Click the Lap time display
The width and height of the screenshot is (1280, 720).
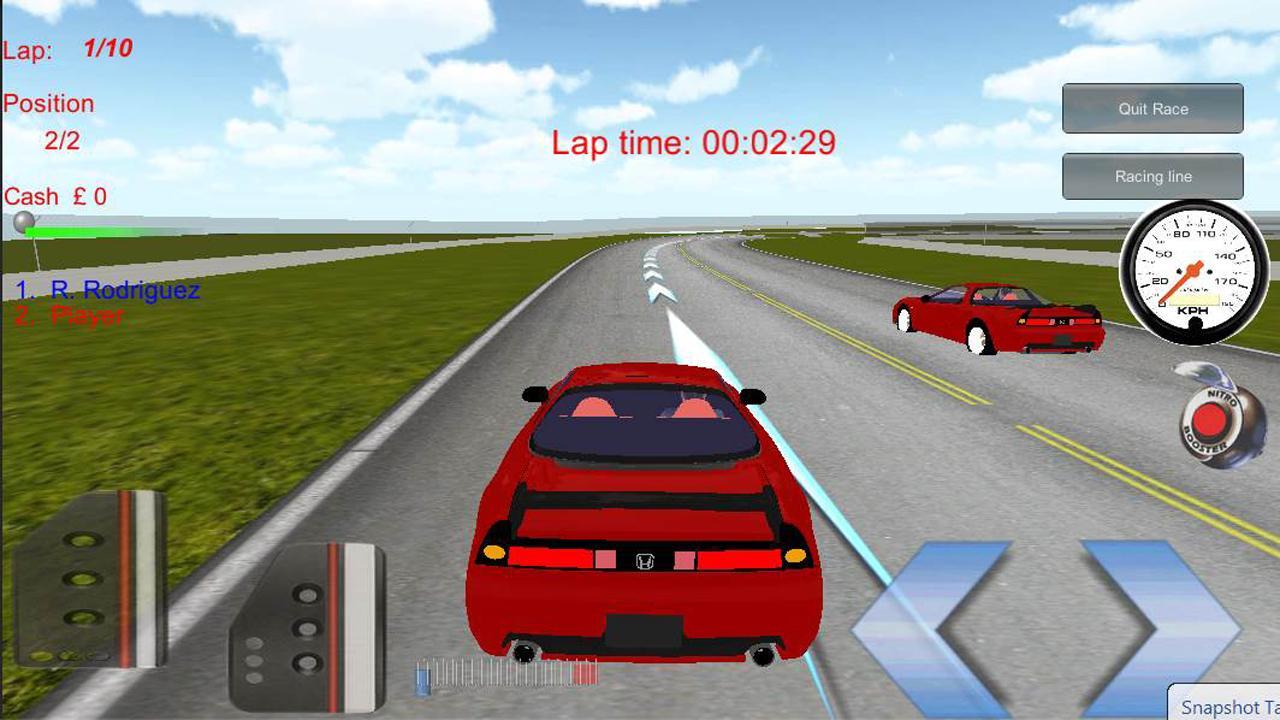click(x=693, y=144)
